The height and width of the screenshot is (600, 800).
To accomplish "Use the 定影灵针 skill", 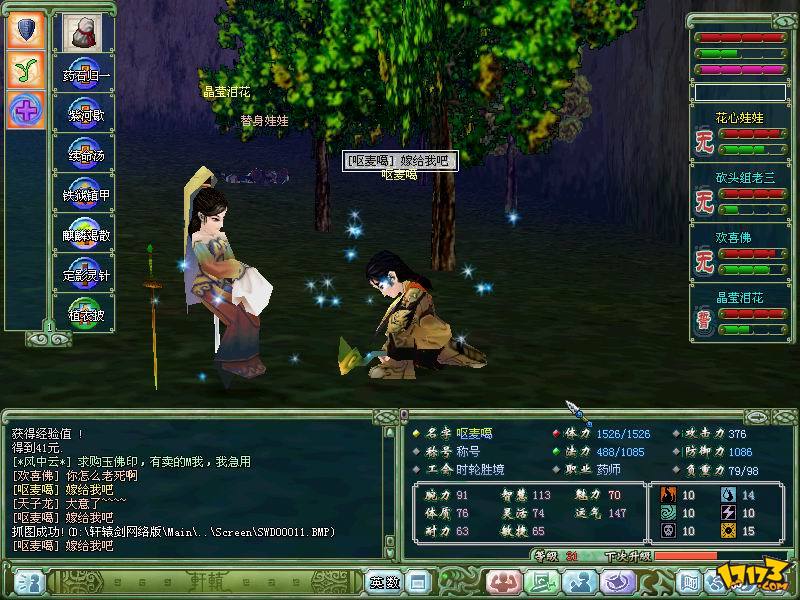I will 84,271.
